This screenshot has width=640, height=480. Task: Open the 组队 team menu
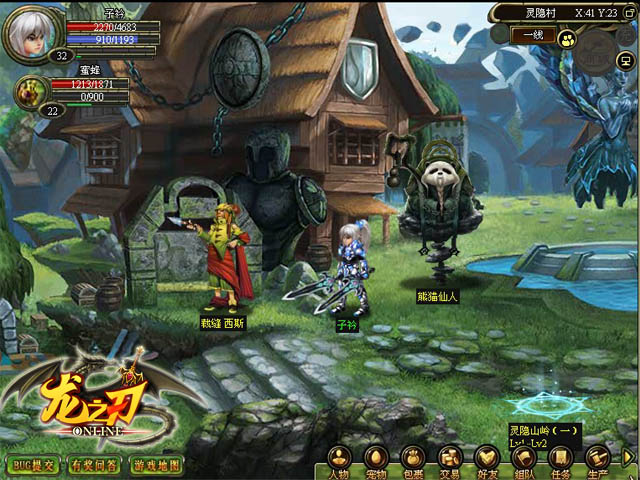click(x=524, y=462)
